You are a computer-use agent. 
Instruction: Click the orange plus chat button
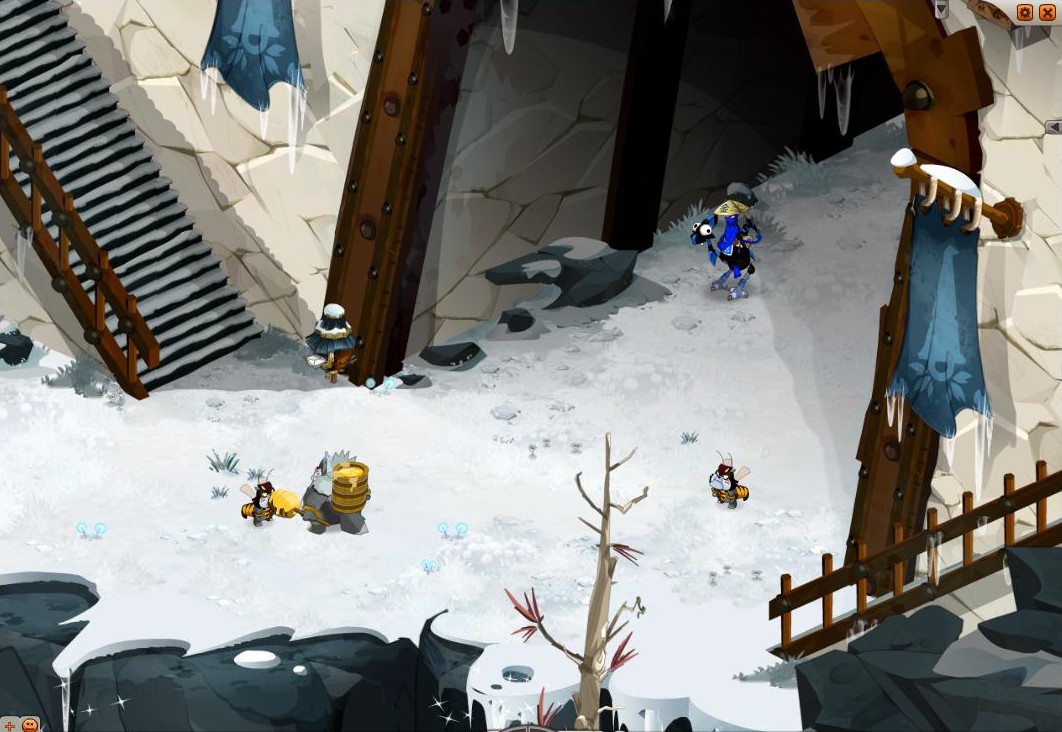[x=9, y=724]
